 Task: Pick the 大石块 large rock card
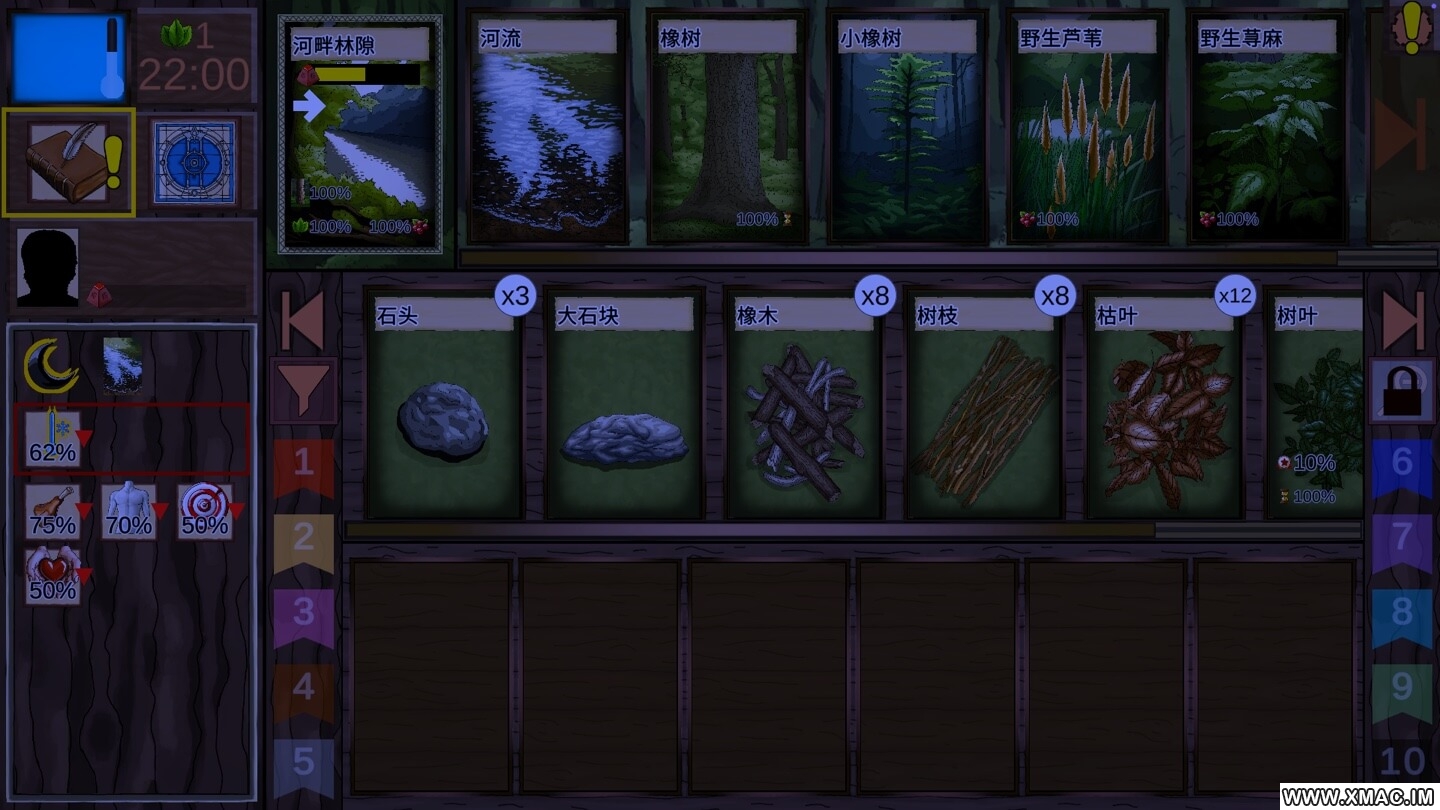624,405
